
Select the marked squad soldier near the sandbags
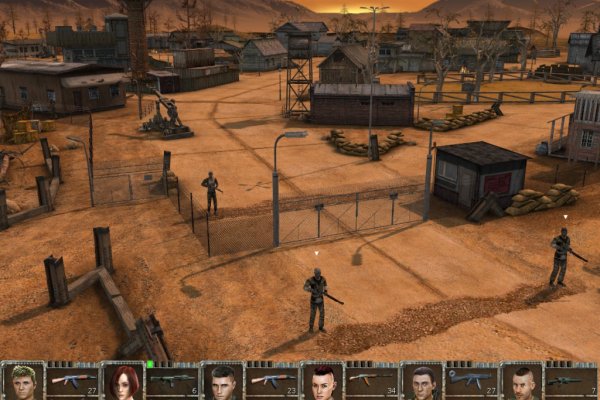click(x=561, y=257)
